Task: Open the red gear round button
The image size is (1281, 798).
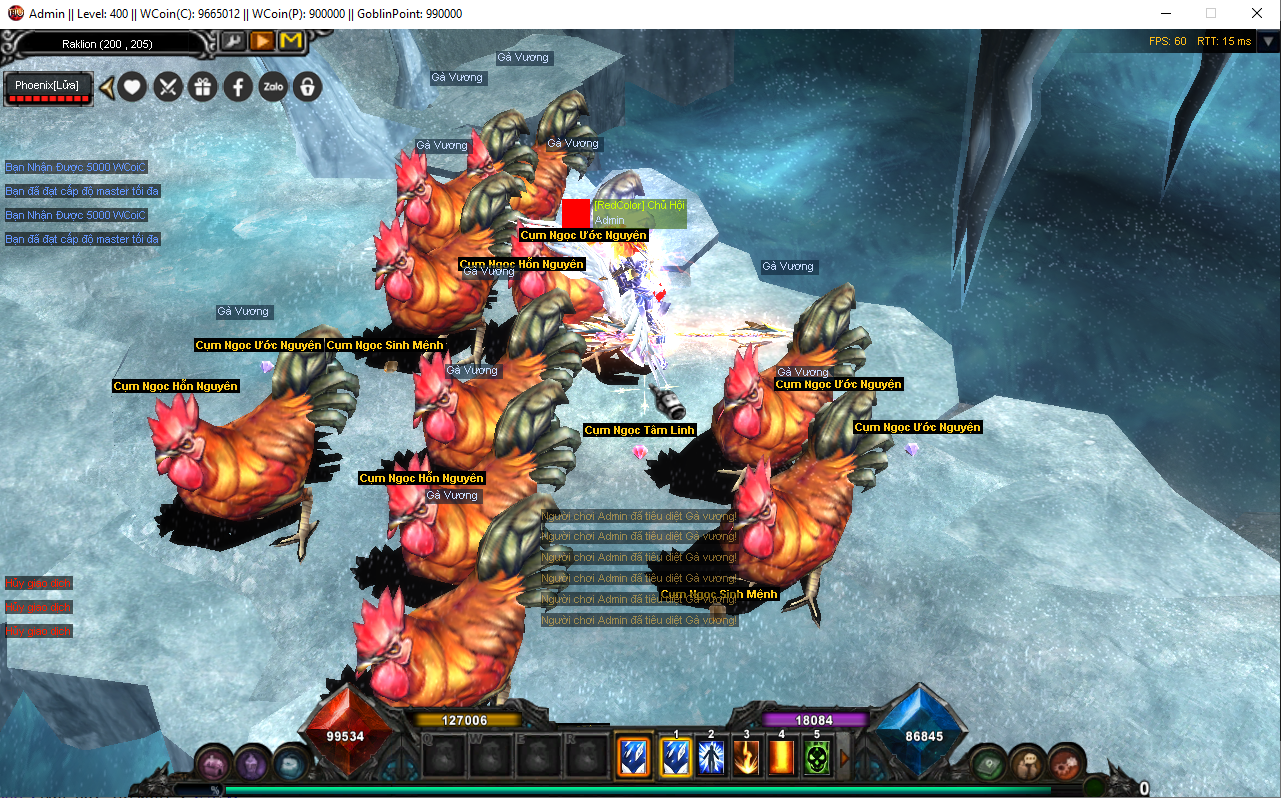Action: pos(1066,763)
